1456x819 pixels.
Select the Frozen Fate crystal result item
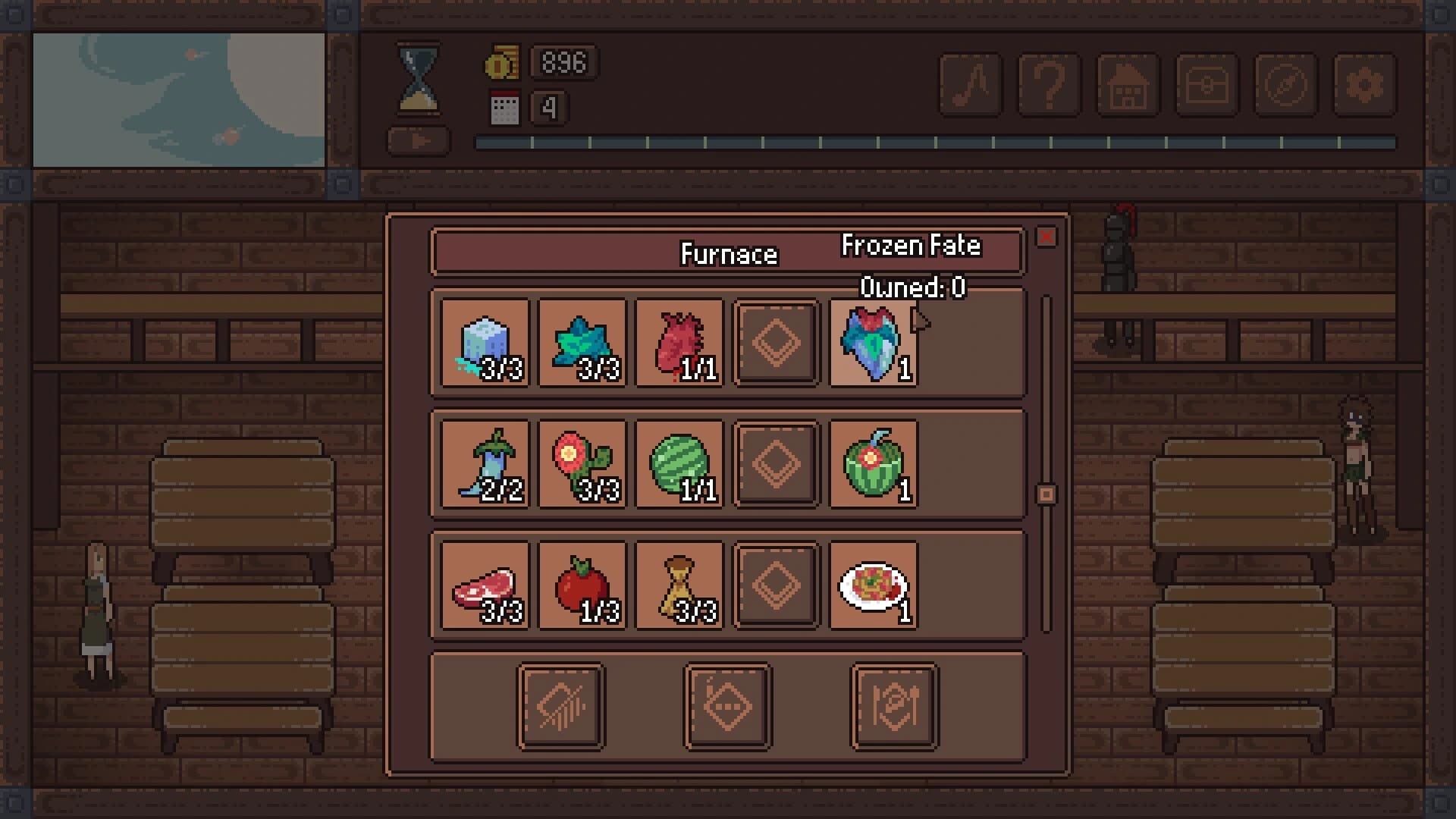coord(872,344)
